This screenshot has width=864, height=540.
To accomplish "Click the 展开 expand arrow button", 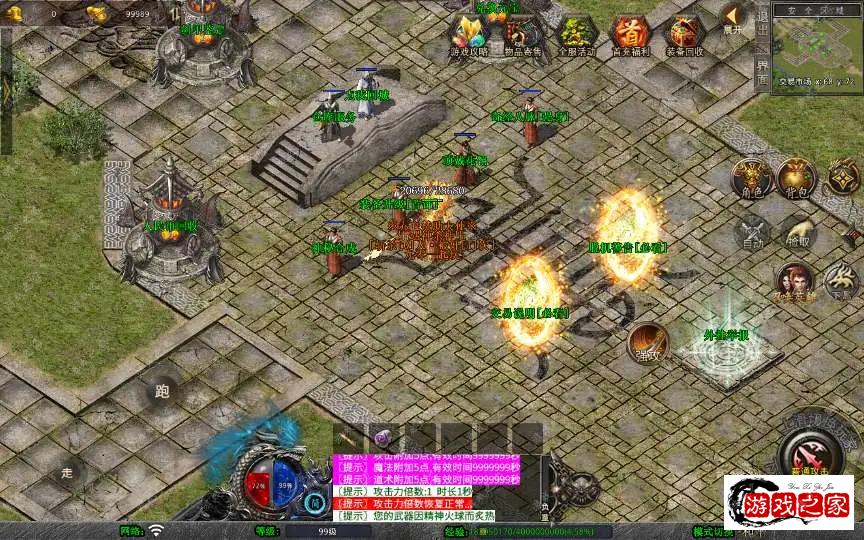I will pyautogui.click(x=735, y=18).
